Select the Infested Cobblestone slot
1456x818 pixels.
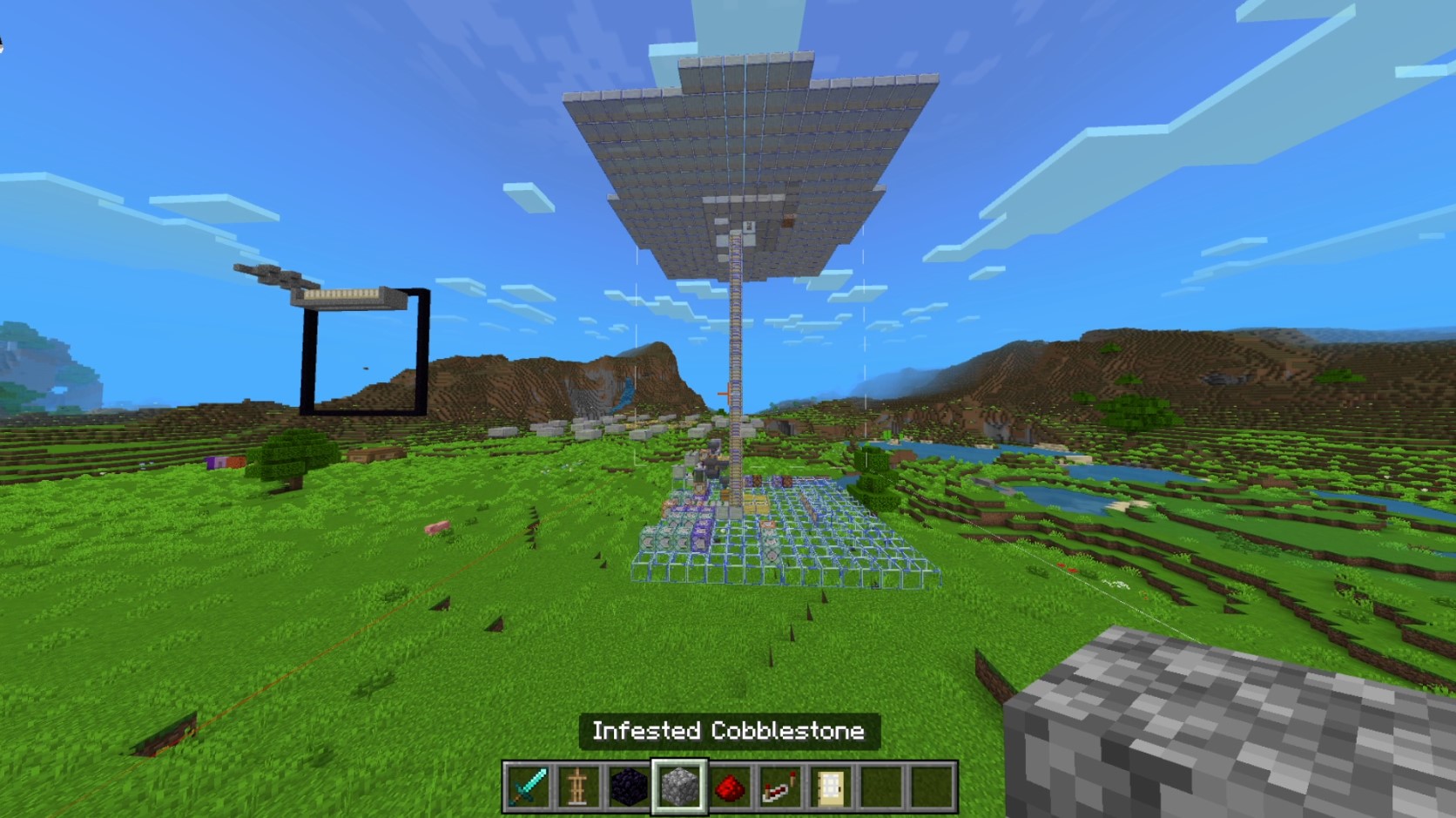pyautogui.click(x=679, y=787)
